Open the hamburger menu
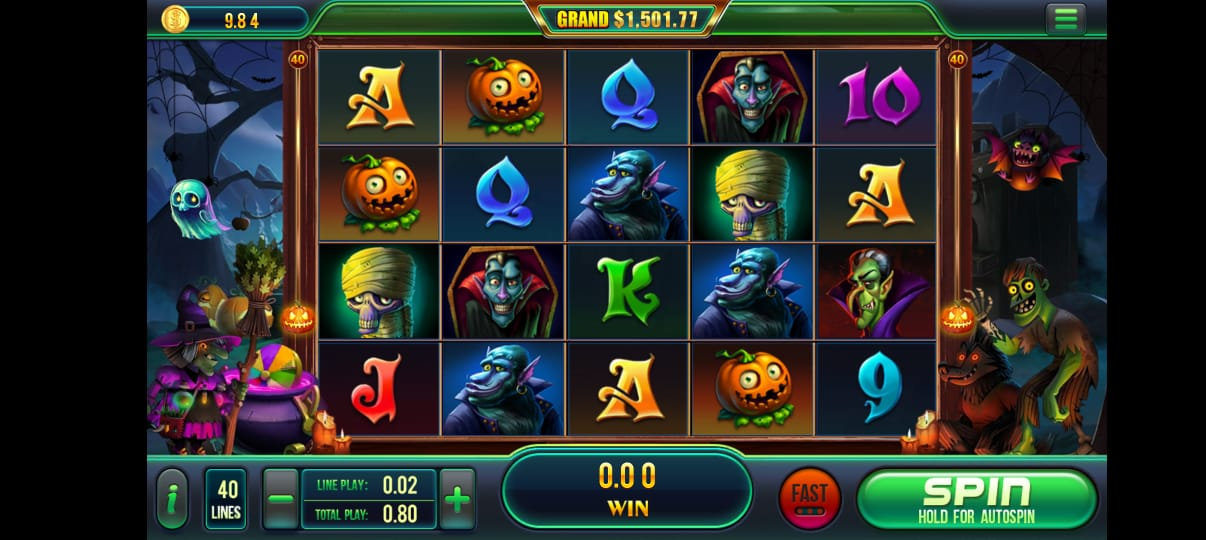The width and height of the screenshot is (1206, 540). click(x=1066, y=19)
